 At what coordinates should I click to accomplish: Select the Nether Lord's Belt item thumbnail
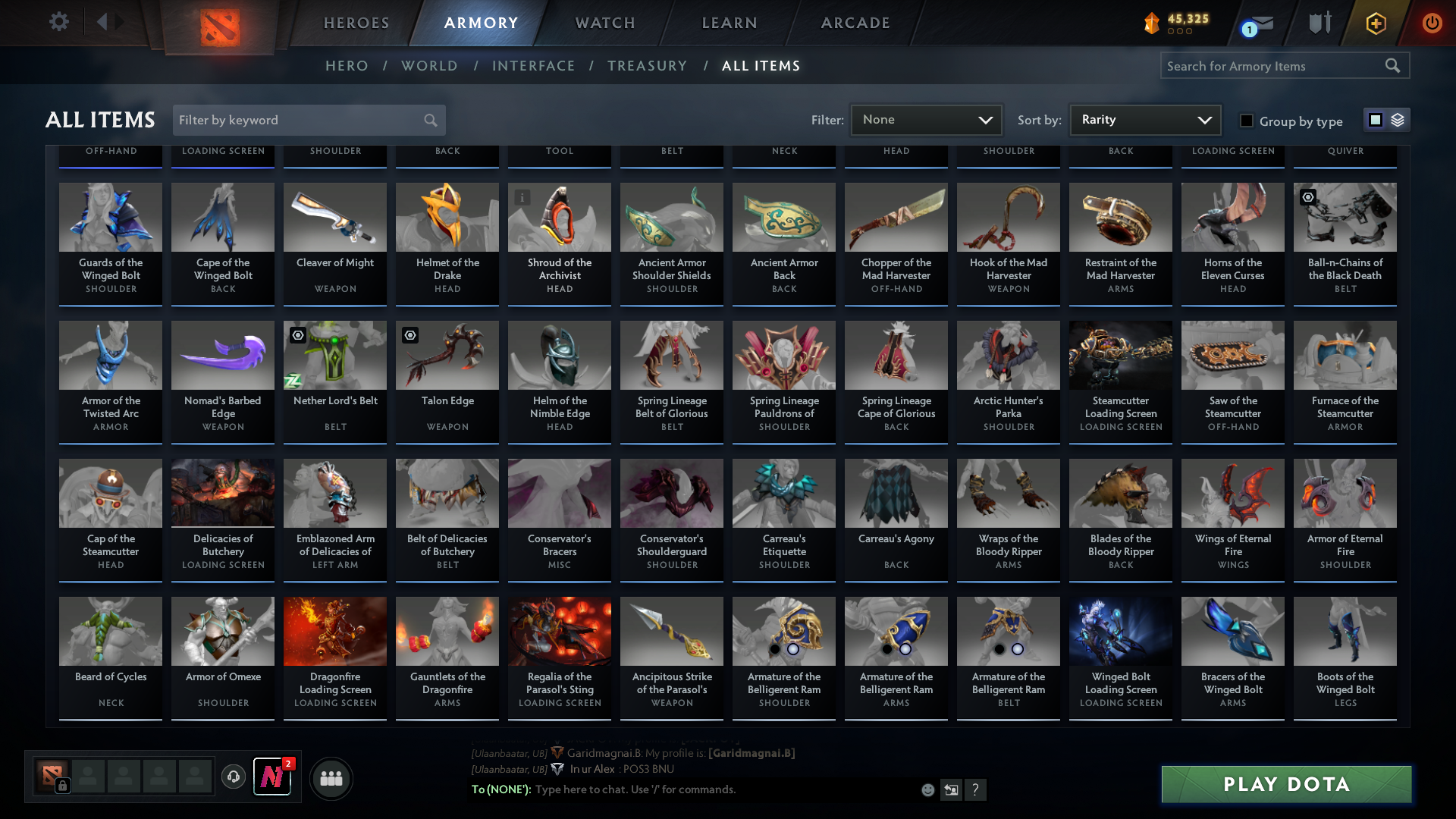click(x=334, y=354)
